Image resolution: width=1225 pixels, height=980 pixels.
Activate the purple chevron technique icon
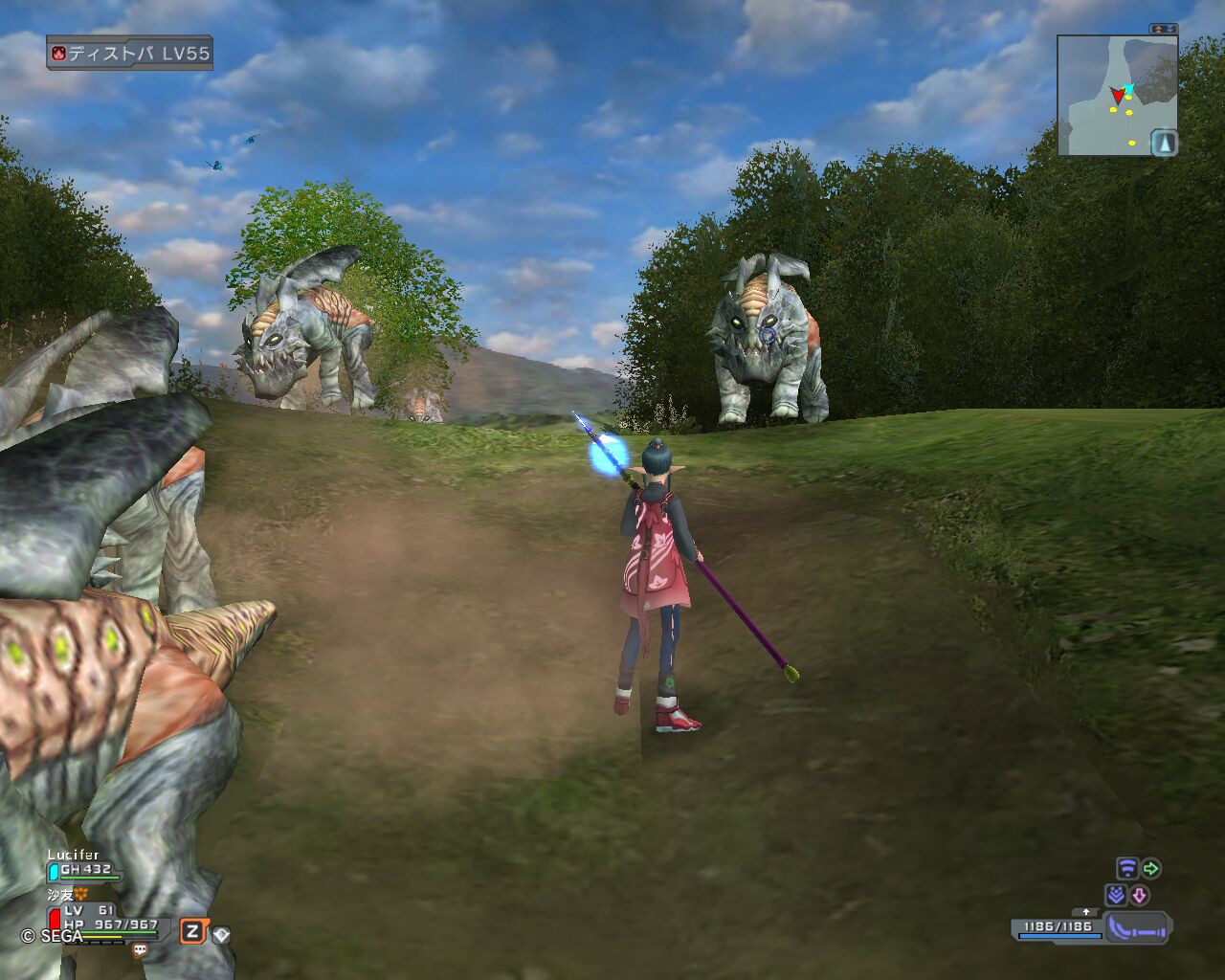coord(1115,896)
